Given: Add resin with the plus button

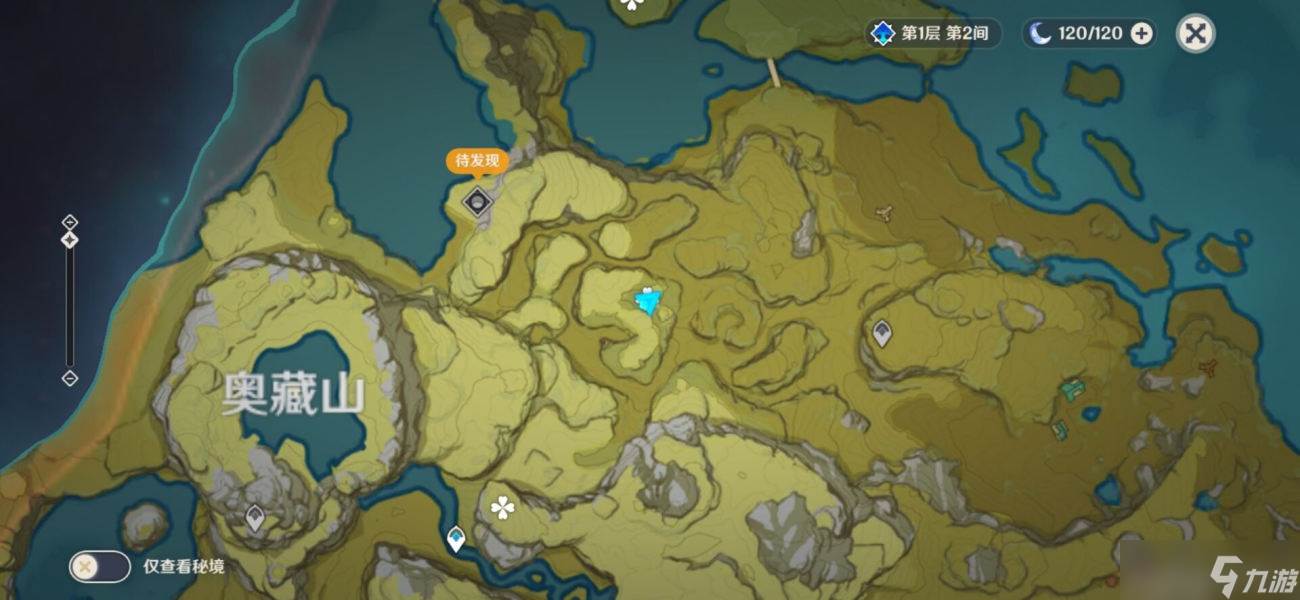Looking at the screenshot, I should (1141, 34).
